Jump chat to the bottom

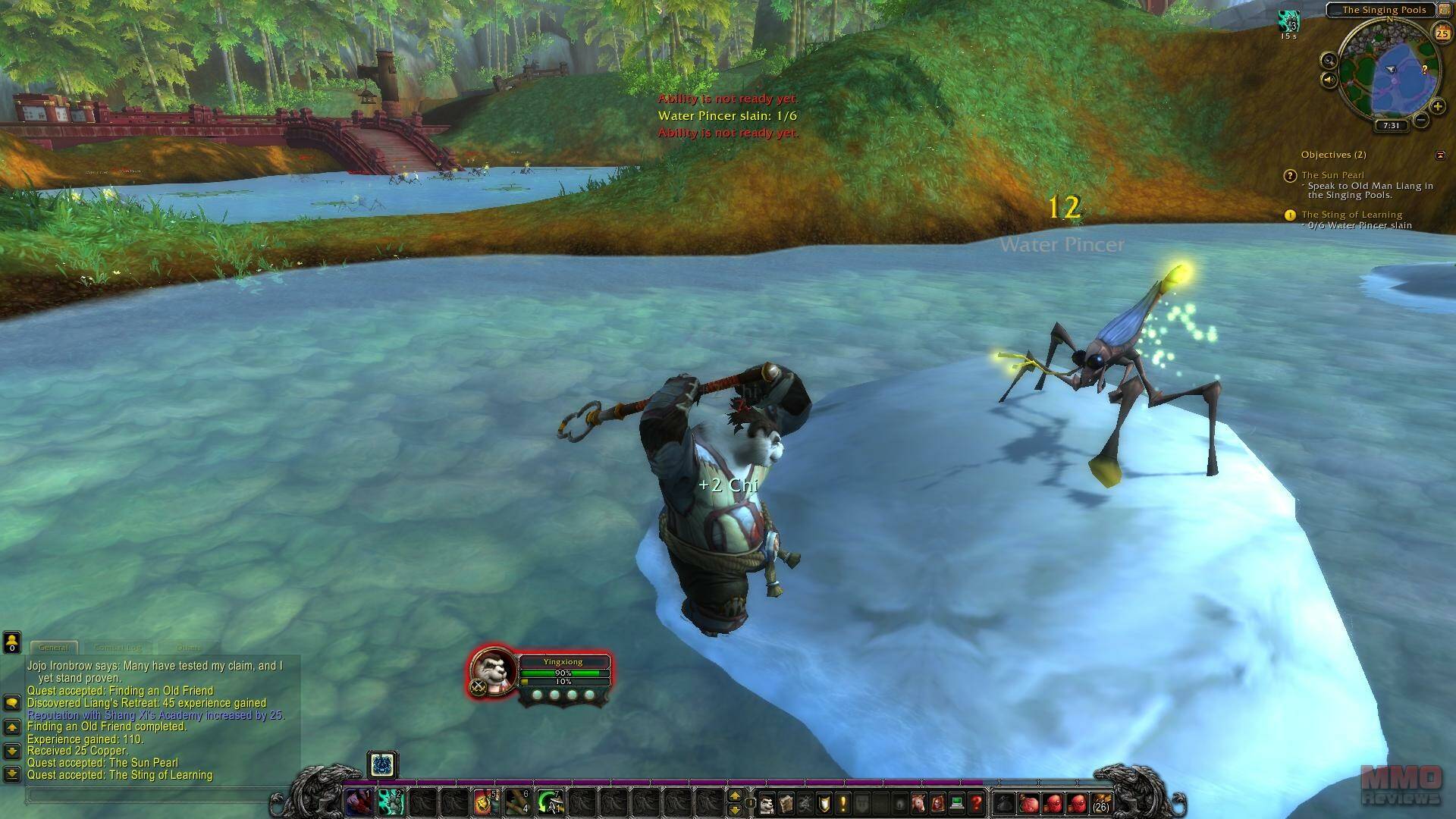coord(11,774)
